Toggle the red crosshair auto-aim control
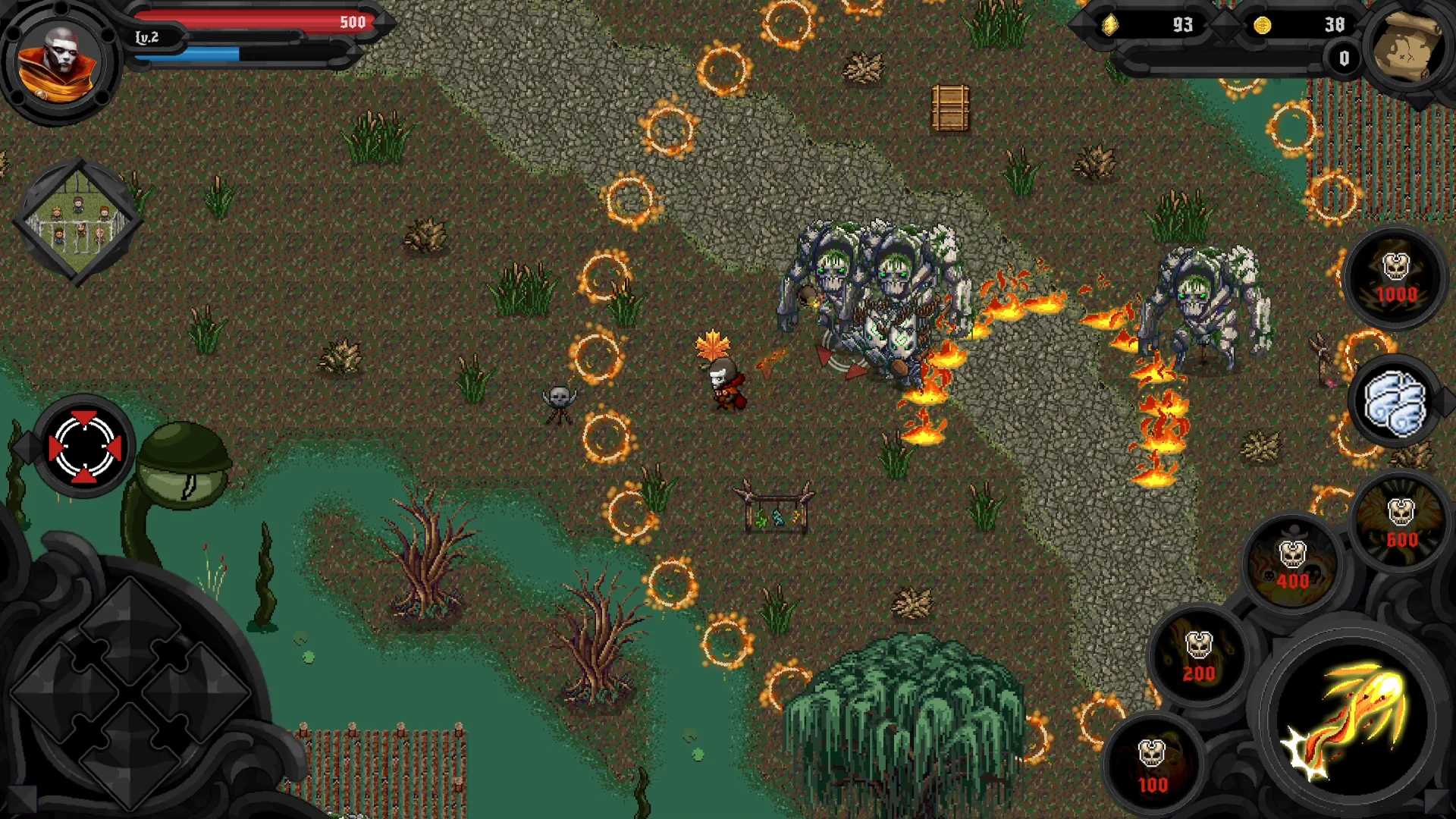The height and width of the screenshot is (819, 1456). tap(83, 447)
